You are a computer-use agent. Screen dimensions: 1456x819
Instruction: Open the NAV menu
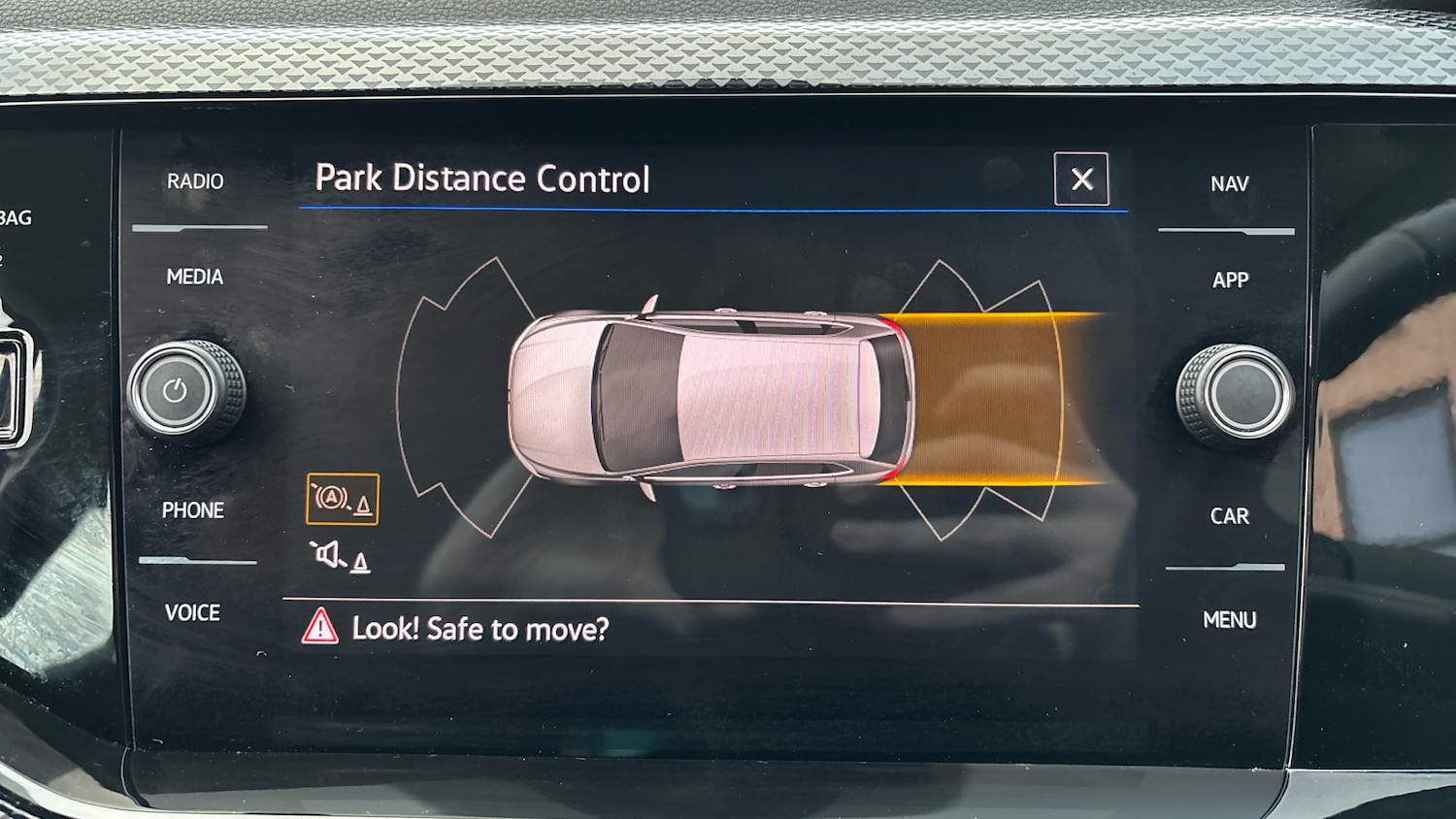click(x=1229, y=184)
